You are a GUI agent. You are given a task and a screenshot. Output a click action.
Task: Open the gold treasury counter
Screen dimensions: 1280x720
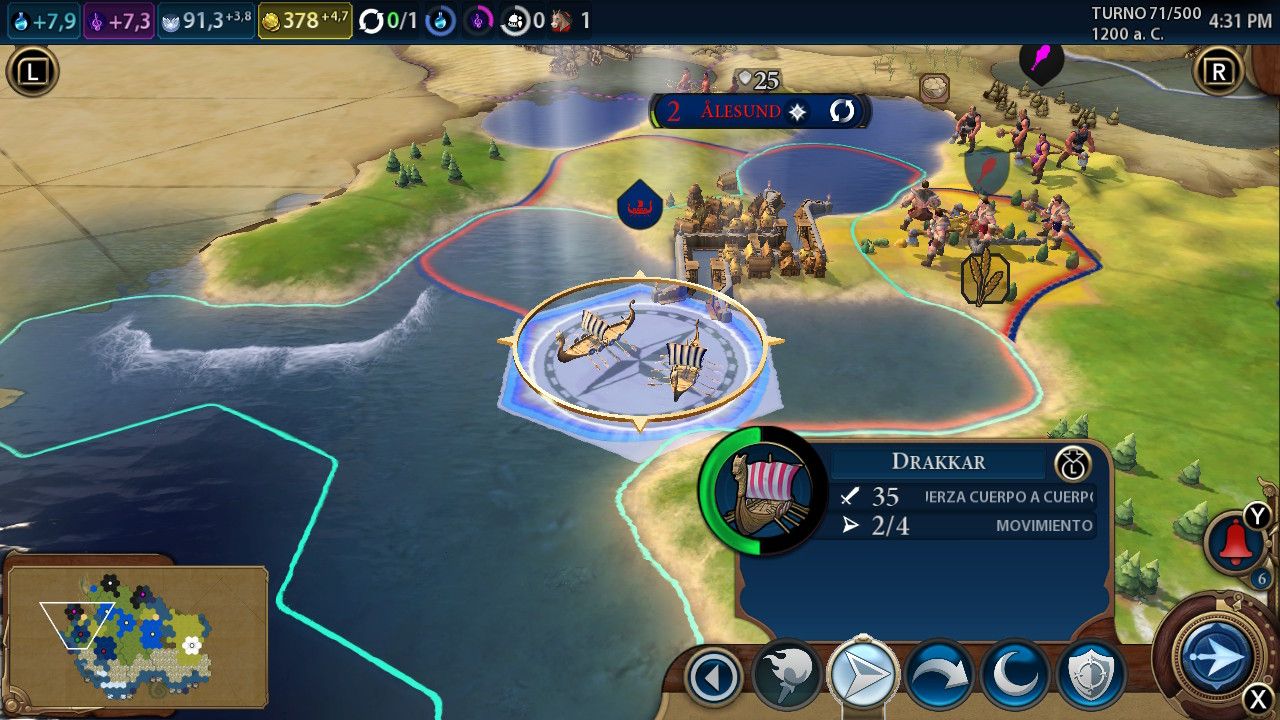click(305, 21)
